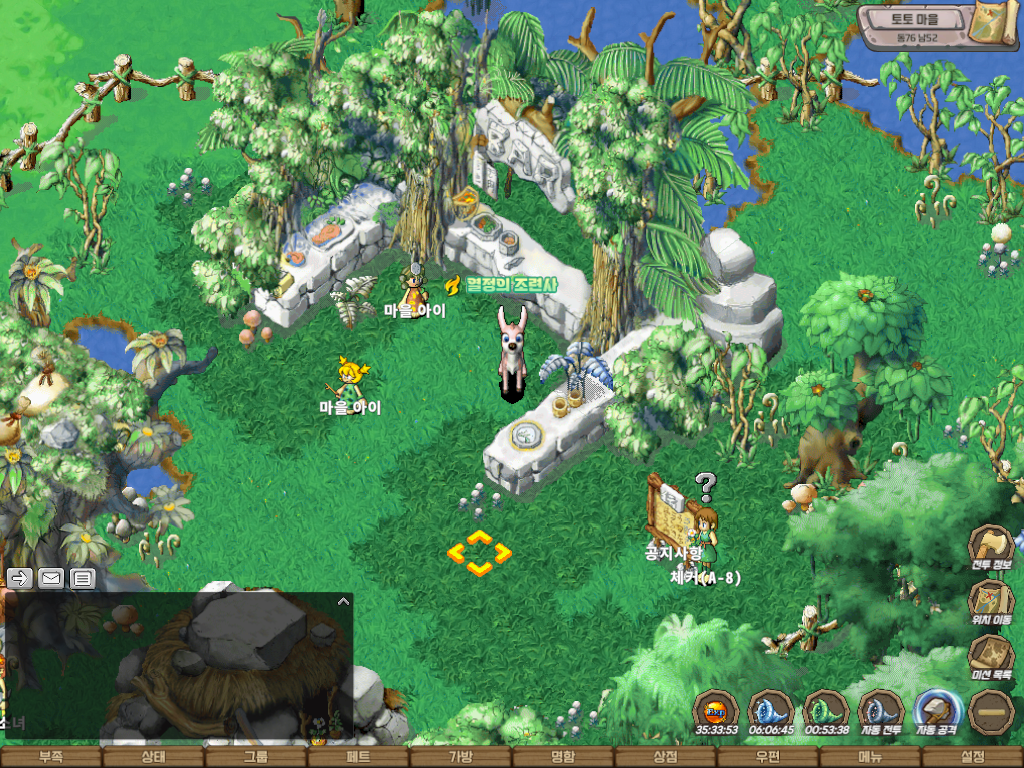
Task: Click the orange Exp boost timer icon
Action: (x=716, y=711)
